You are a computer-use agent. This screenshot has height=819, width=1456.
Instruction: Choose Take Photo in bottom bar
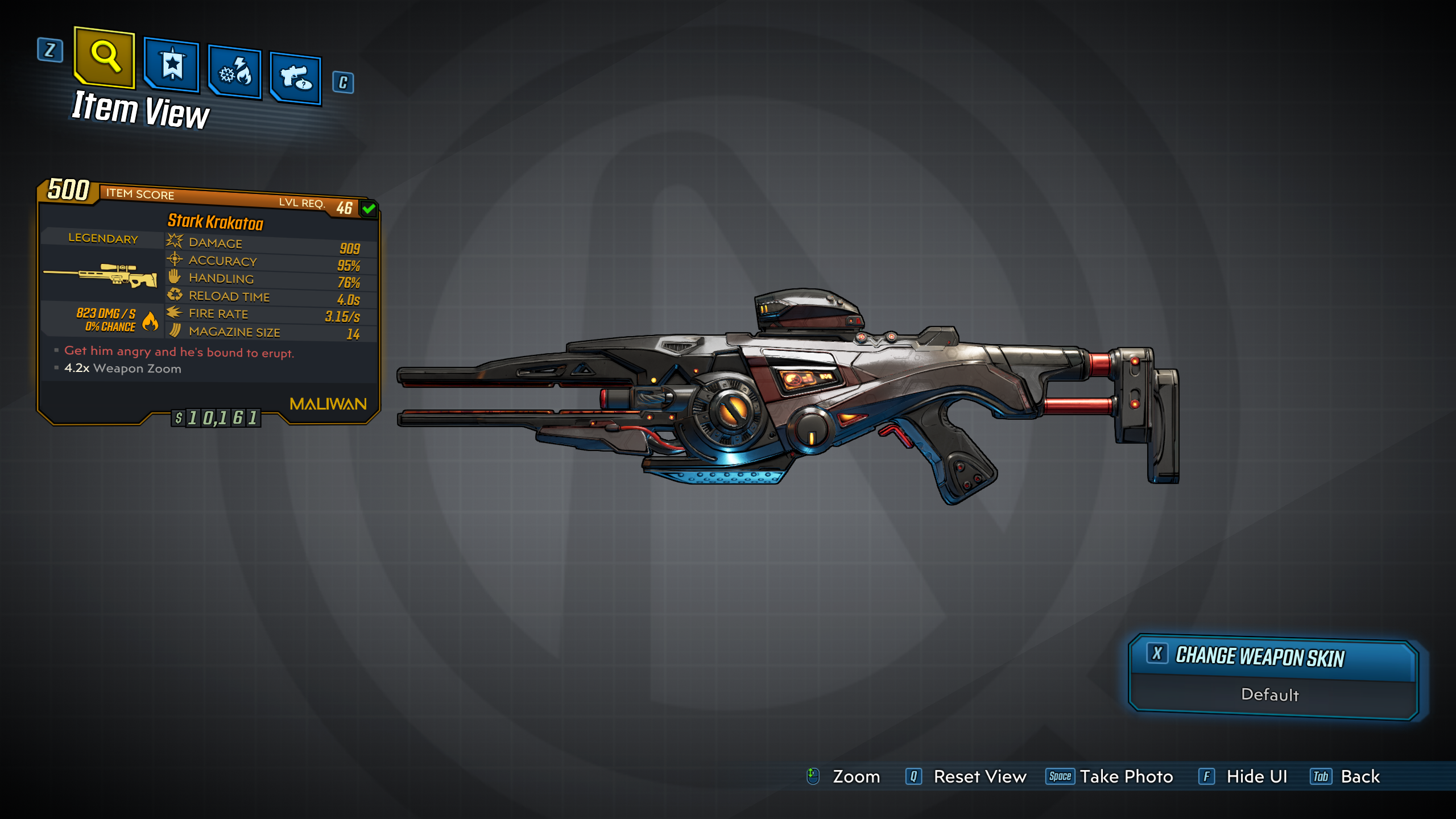1110,776
